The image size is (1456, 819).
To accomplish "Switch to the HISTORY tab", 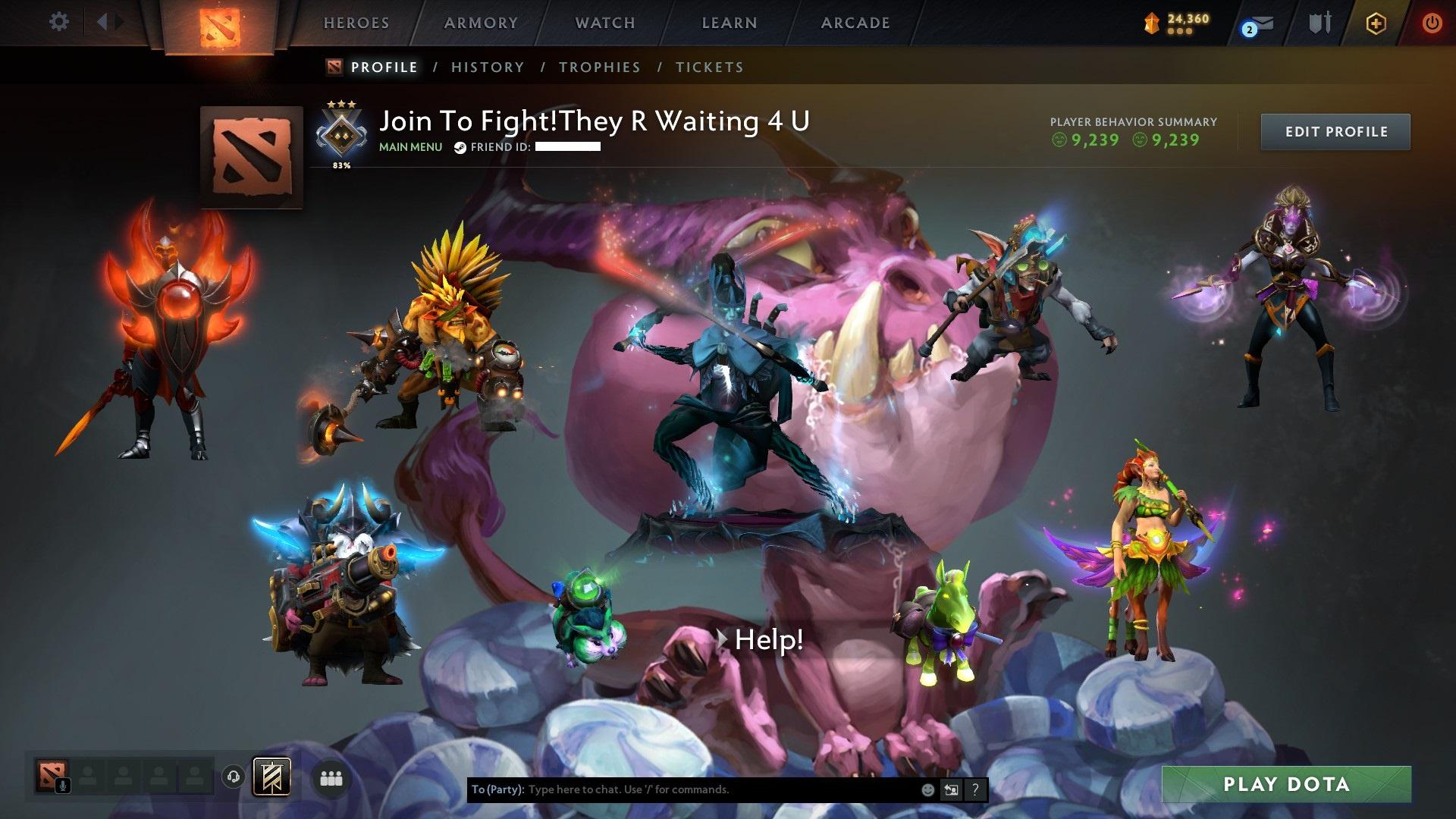I will pos(487,67).
